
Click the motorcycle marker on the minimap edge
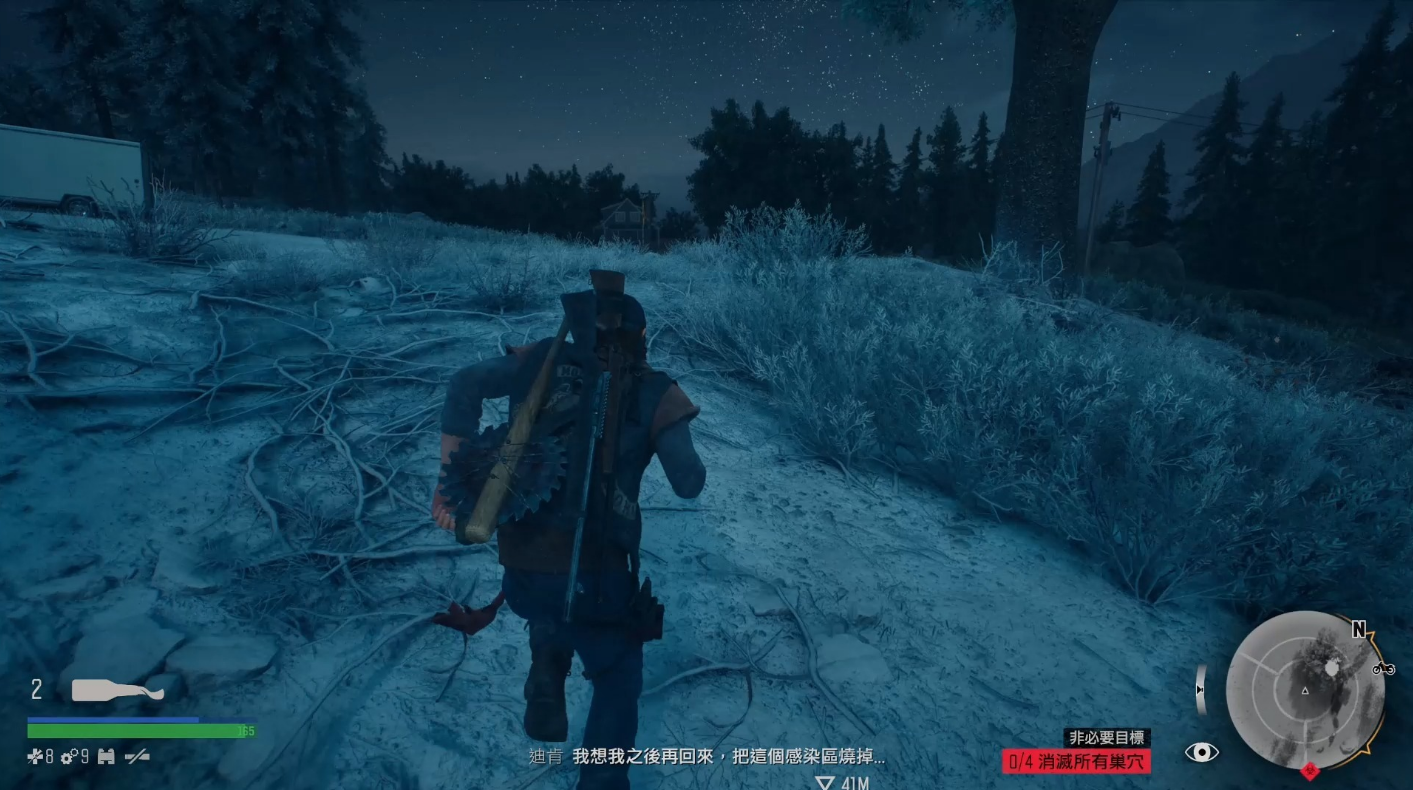click(x=1383, y=668)
